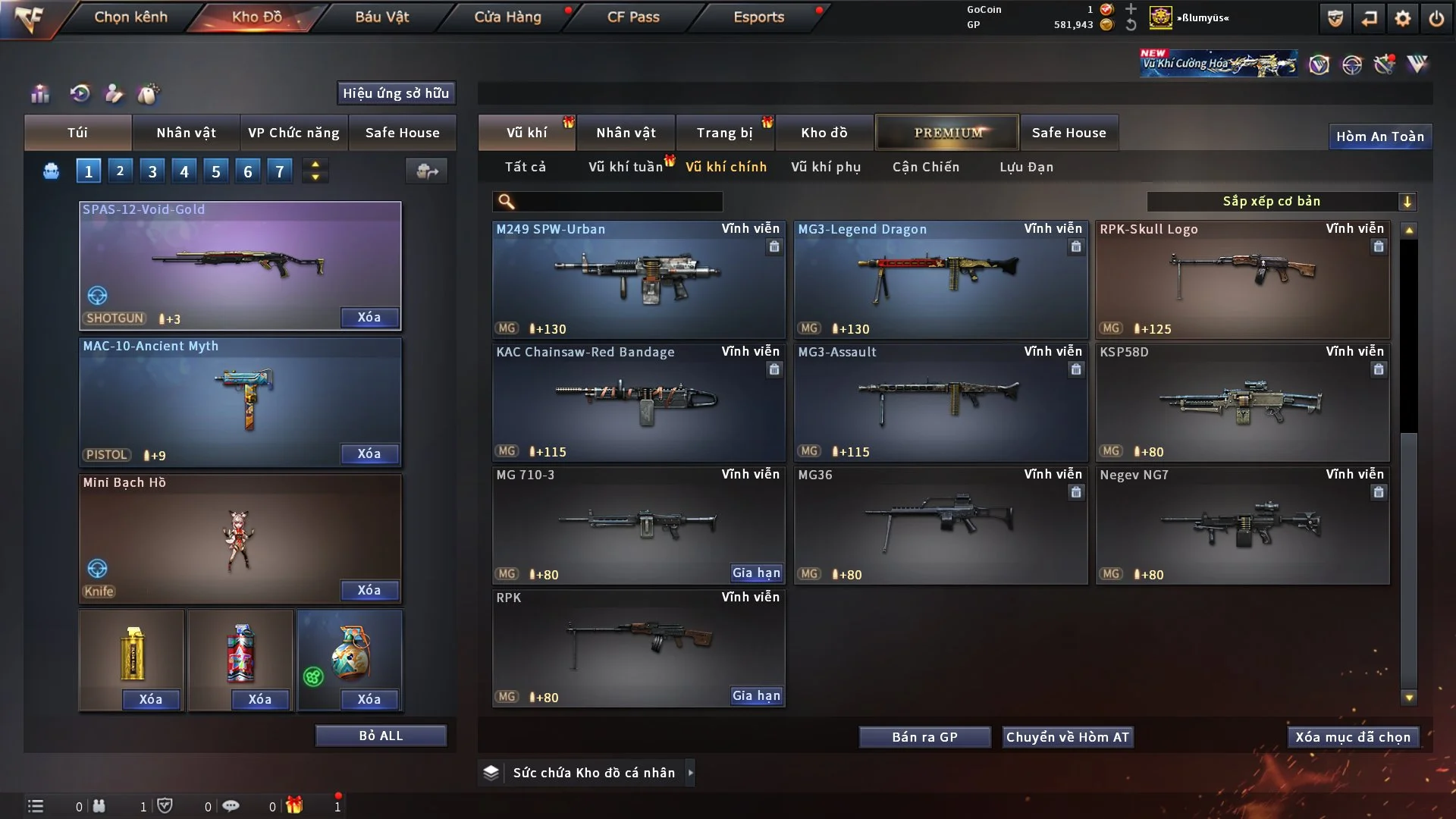Viewport: 1456px width, 819px height.
Task: Open the Báu Vật menu
Action: coord(381,17)
